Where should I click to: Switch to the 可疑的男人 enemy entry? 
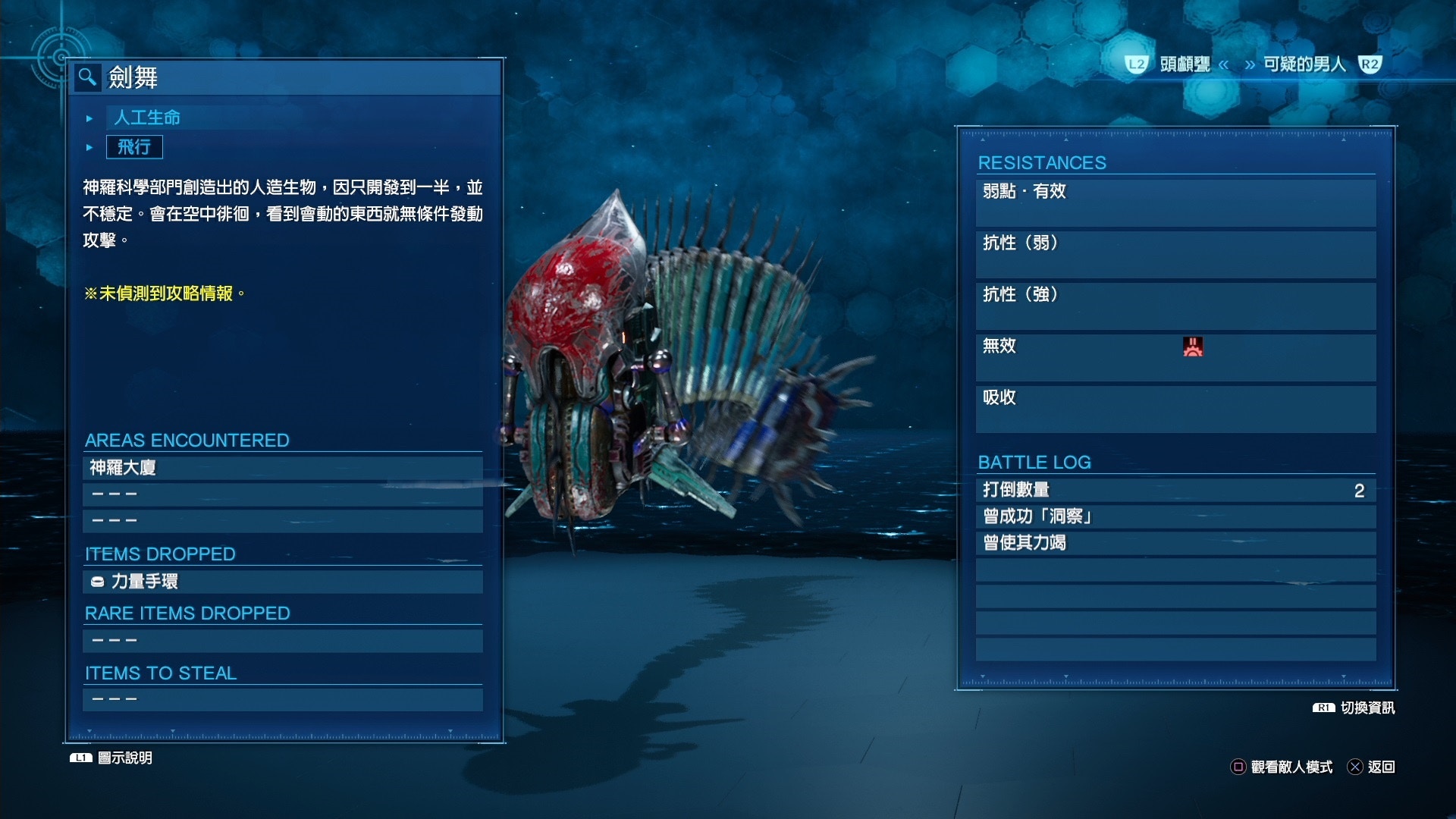point(1303,65)
